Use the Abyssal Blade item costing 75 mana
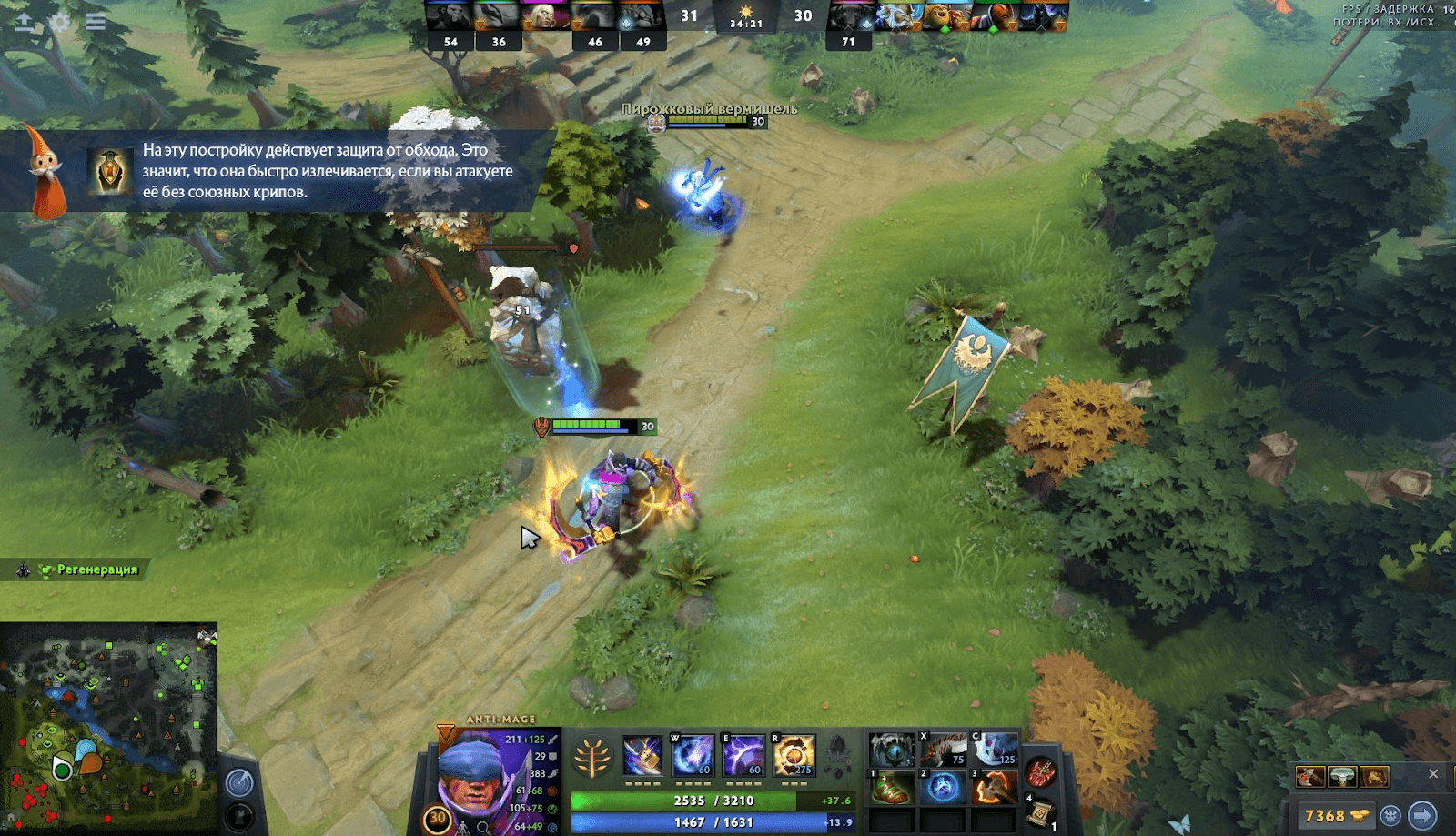 pos(944,750)
